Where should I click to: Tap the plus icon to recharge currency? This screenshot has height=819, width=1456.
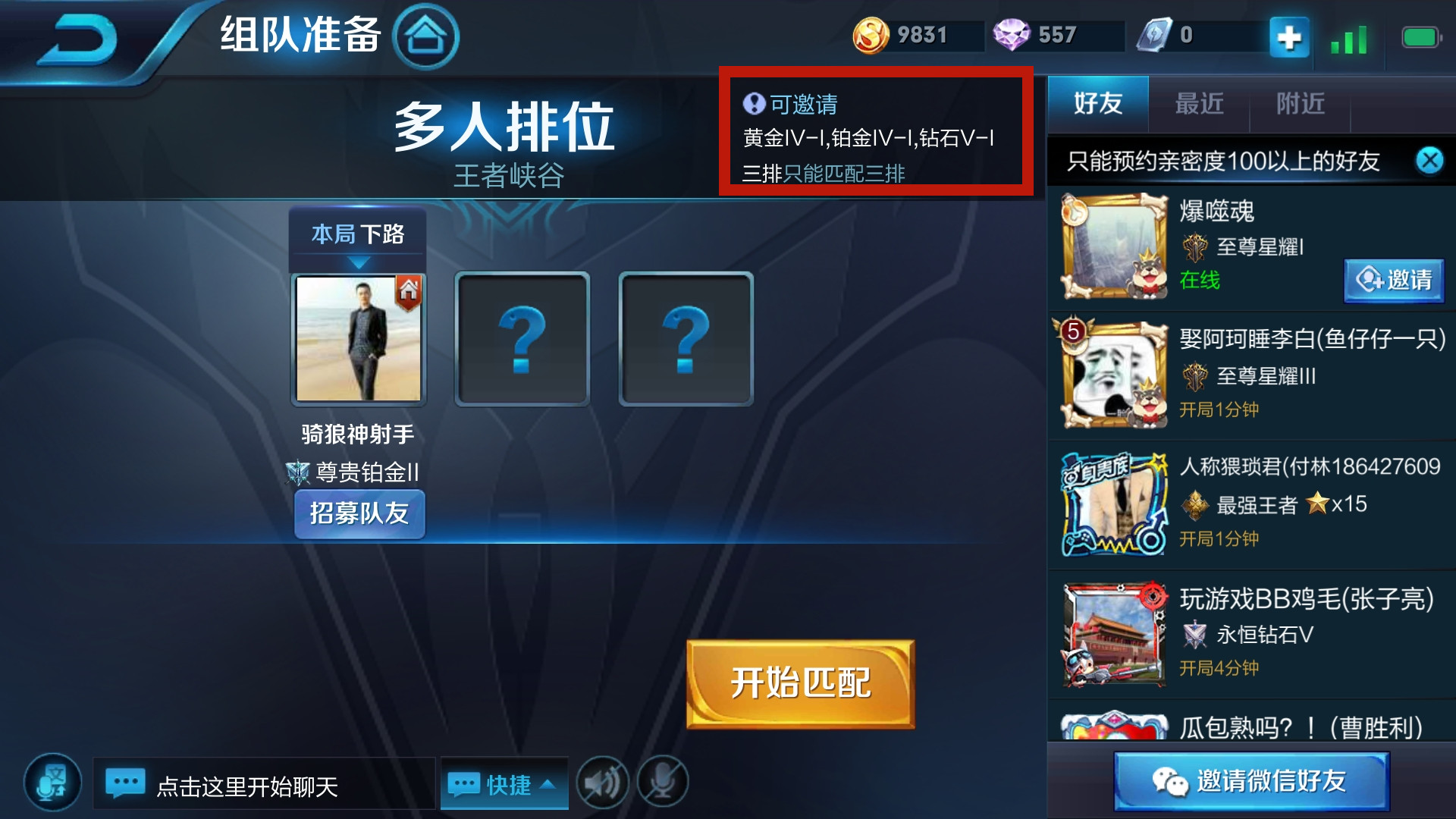[1289, 36]
